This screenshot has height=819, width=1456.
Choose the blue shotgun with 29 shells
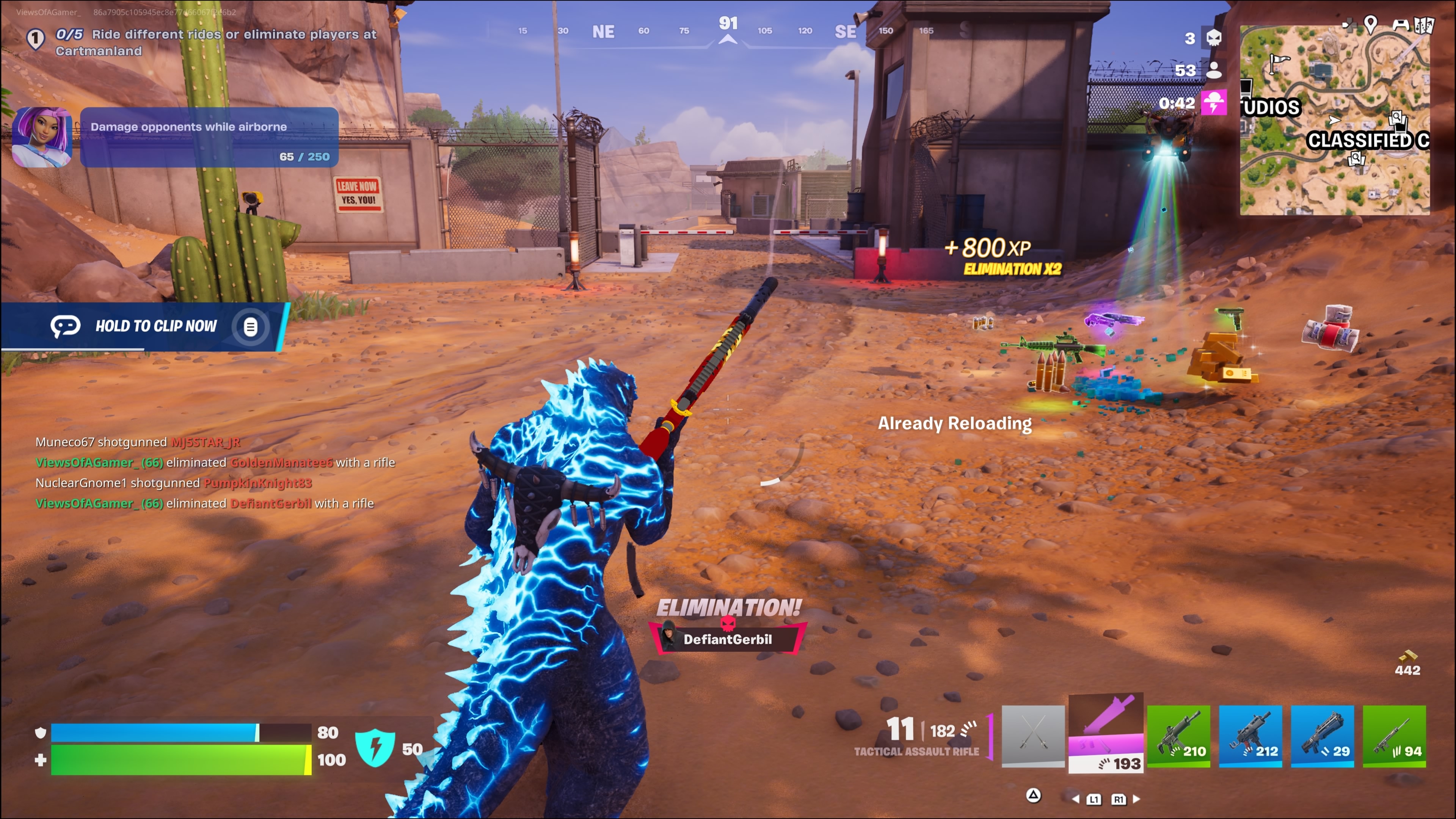[x=1322, y=735]
